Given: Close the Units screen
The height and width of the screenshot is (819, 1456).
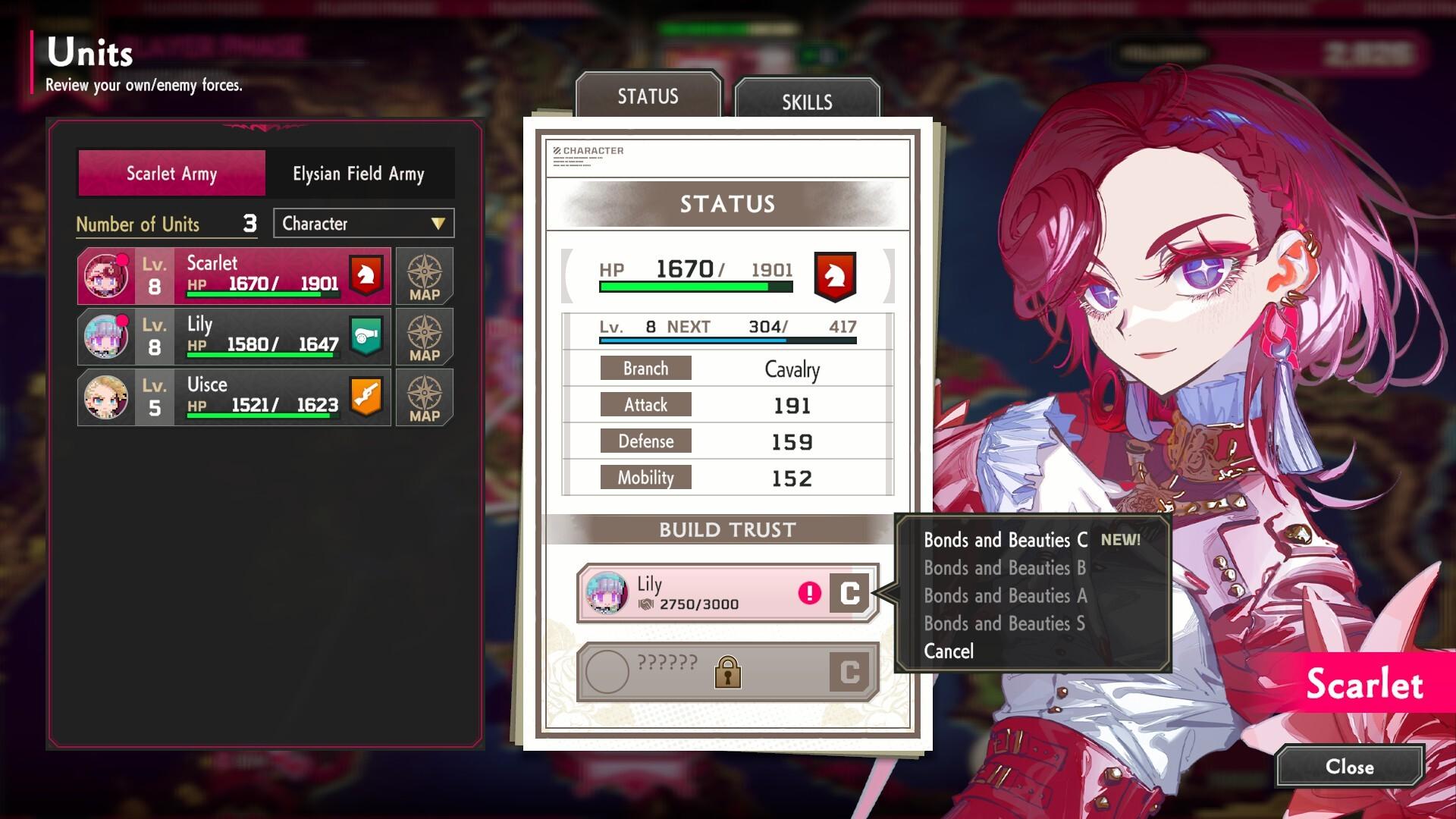Looking at the screenshot, I should click(1349, 767).
